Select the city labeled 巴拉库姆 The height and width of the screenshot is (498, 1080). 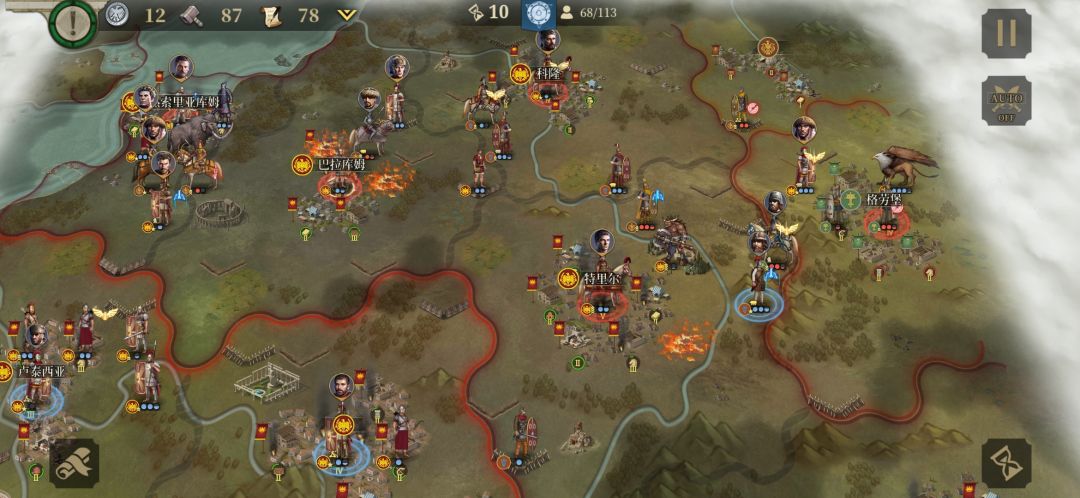tap(341, 165)
